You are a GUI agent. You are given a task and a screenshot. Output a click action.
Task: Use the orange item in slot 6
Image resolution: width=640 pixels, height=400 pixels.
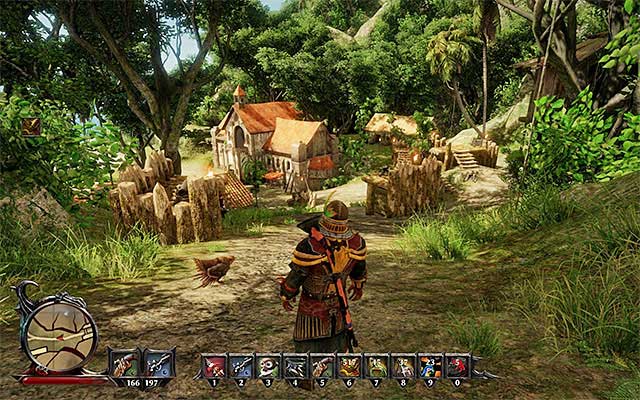pyautogui.click(x=350, y=366)
